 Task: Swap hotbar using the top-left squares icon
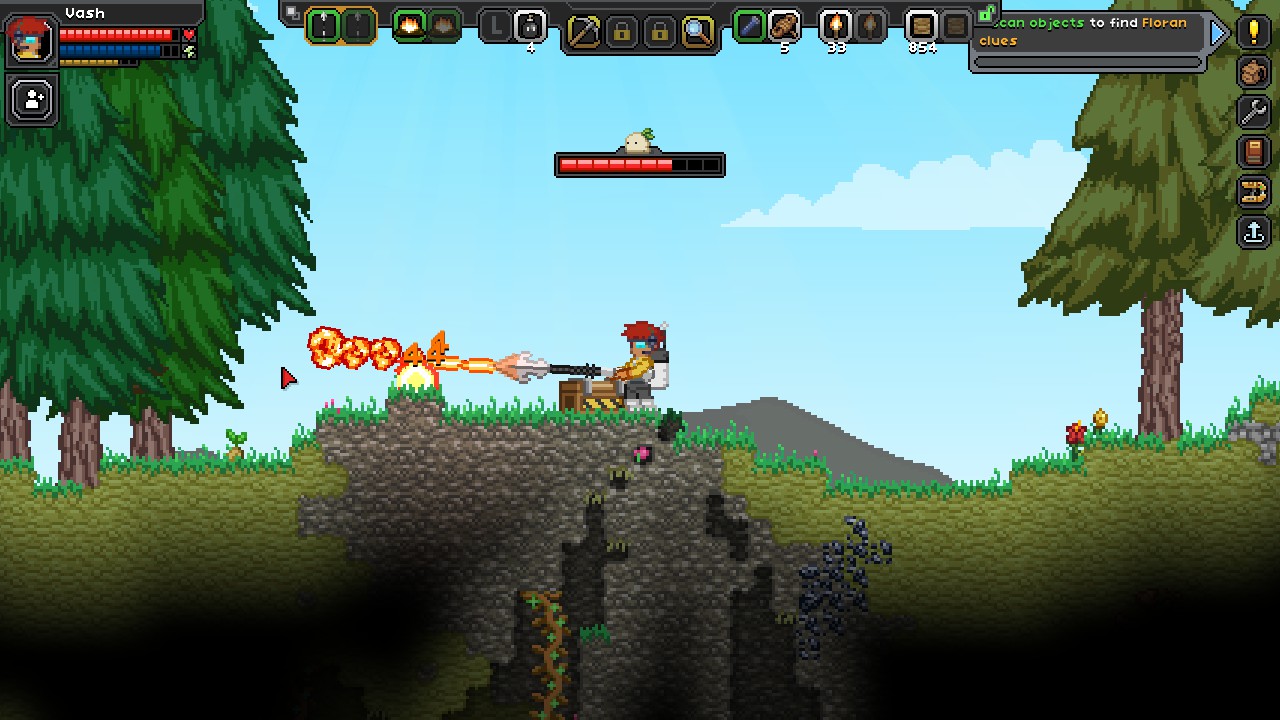[x=292, y=13]
